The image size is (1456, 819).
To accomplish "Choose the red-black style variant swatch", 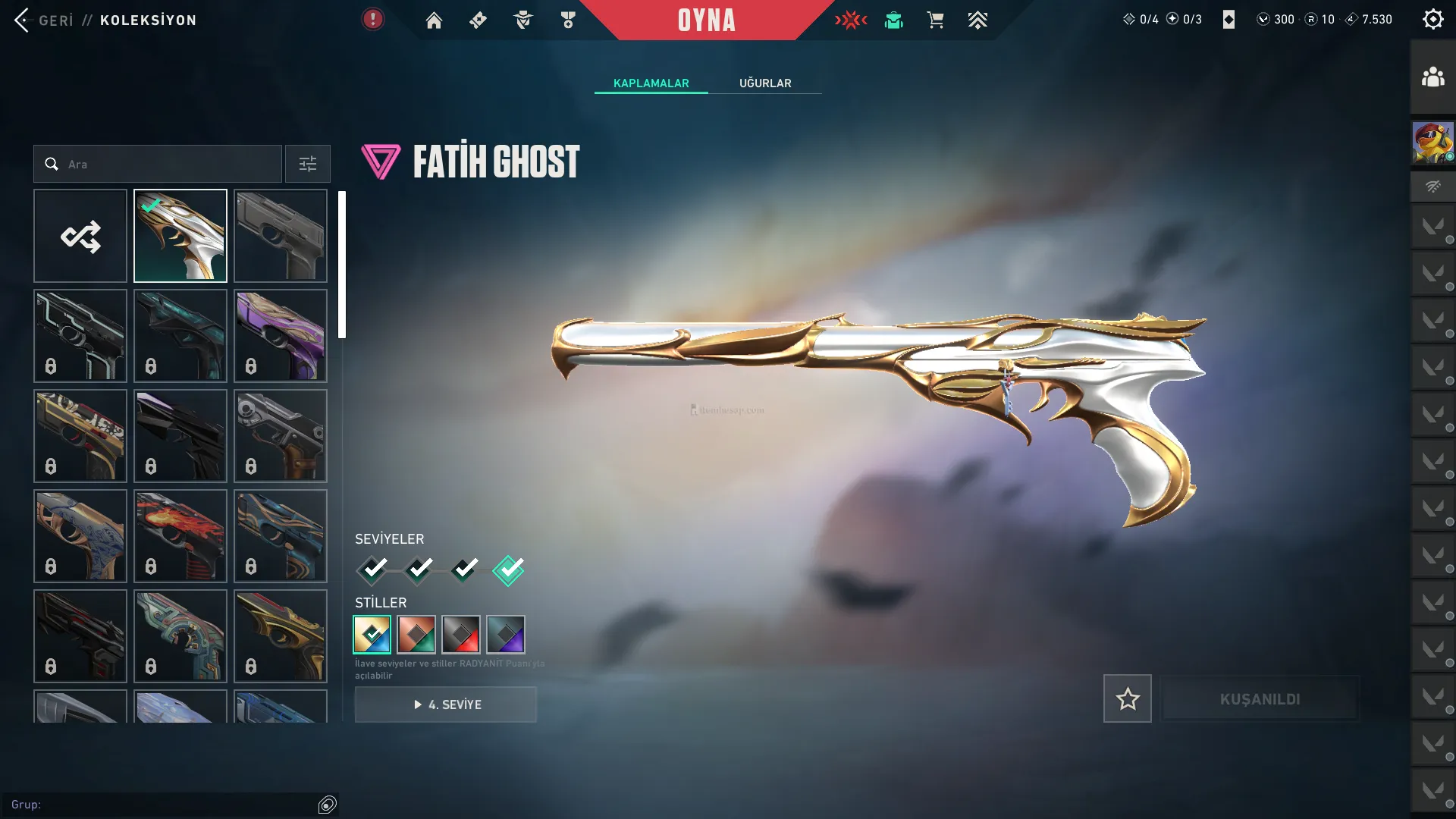I will [461, 635].
